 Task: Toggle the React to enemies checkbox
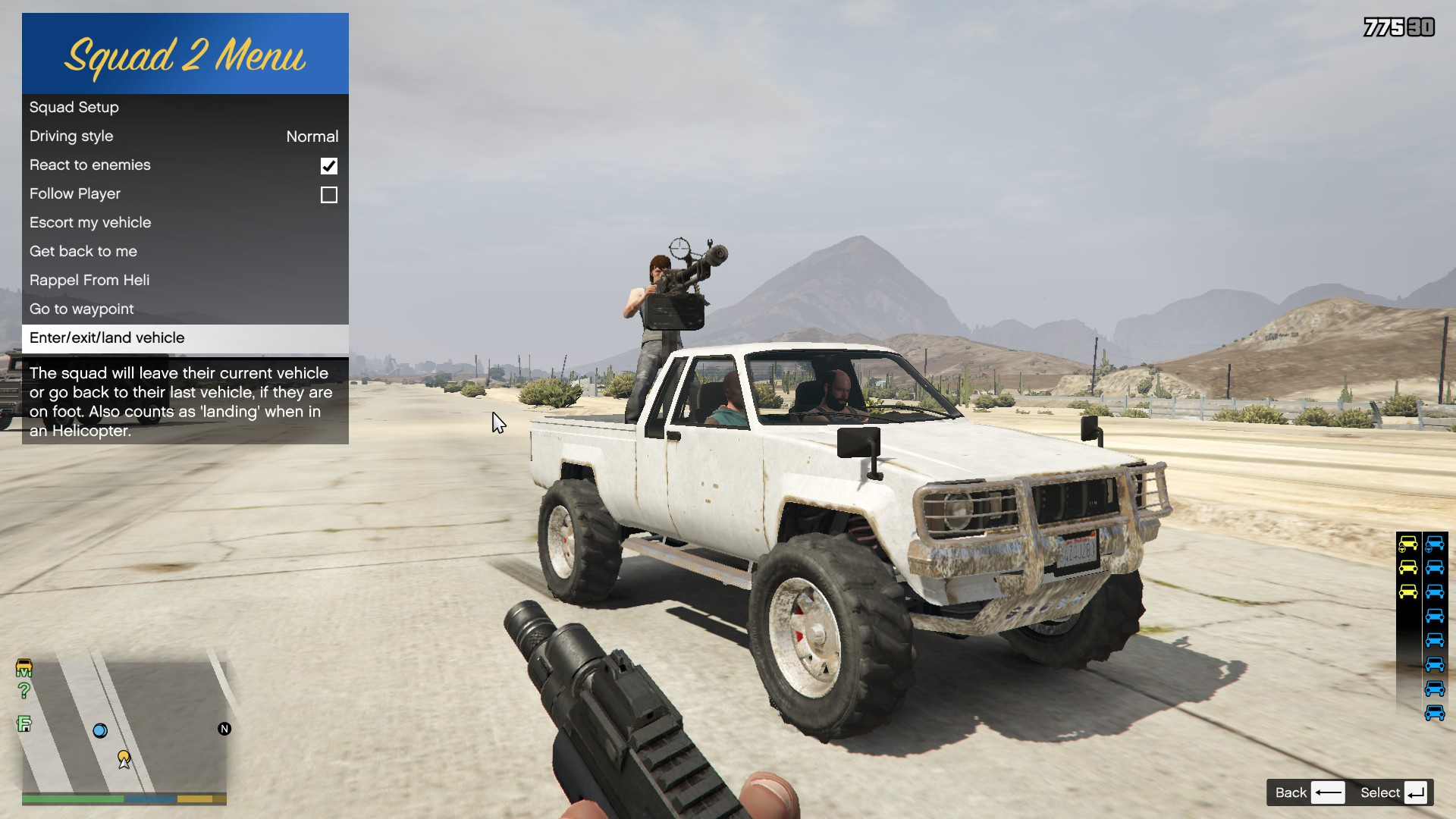(x=328, y=166)
